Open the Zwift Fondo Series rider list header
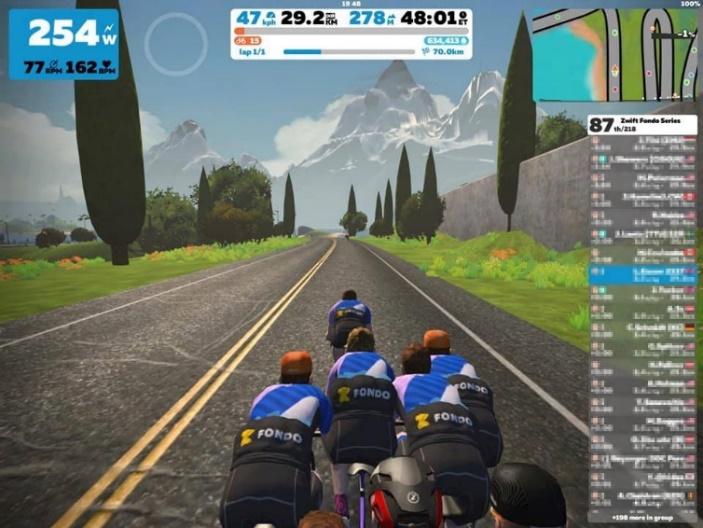703x528 pixels. coord(642,125)
